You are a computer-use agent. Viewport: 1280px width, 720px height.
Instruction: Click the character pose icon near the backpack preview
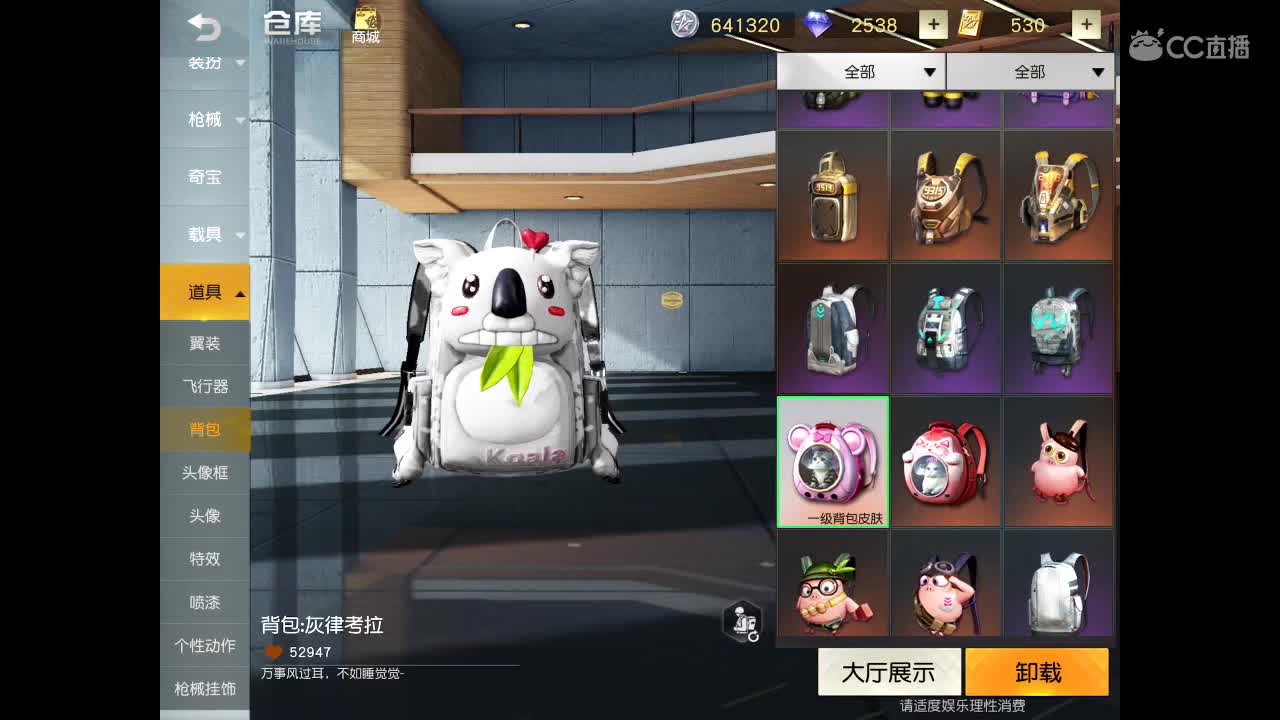741,621
